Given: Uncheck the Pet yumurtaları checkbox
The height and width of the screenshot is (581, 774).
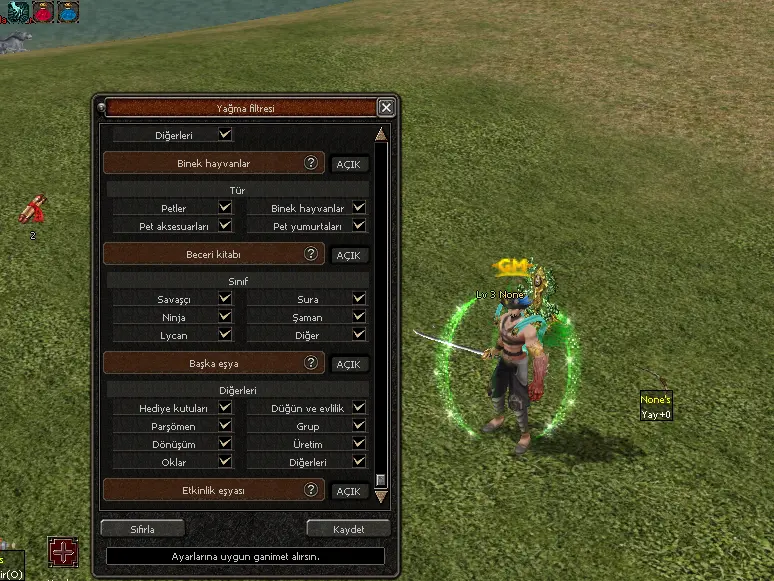Looking at the screenshot, I should tap(359, 226).
